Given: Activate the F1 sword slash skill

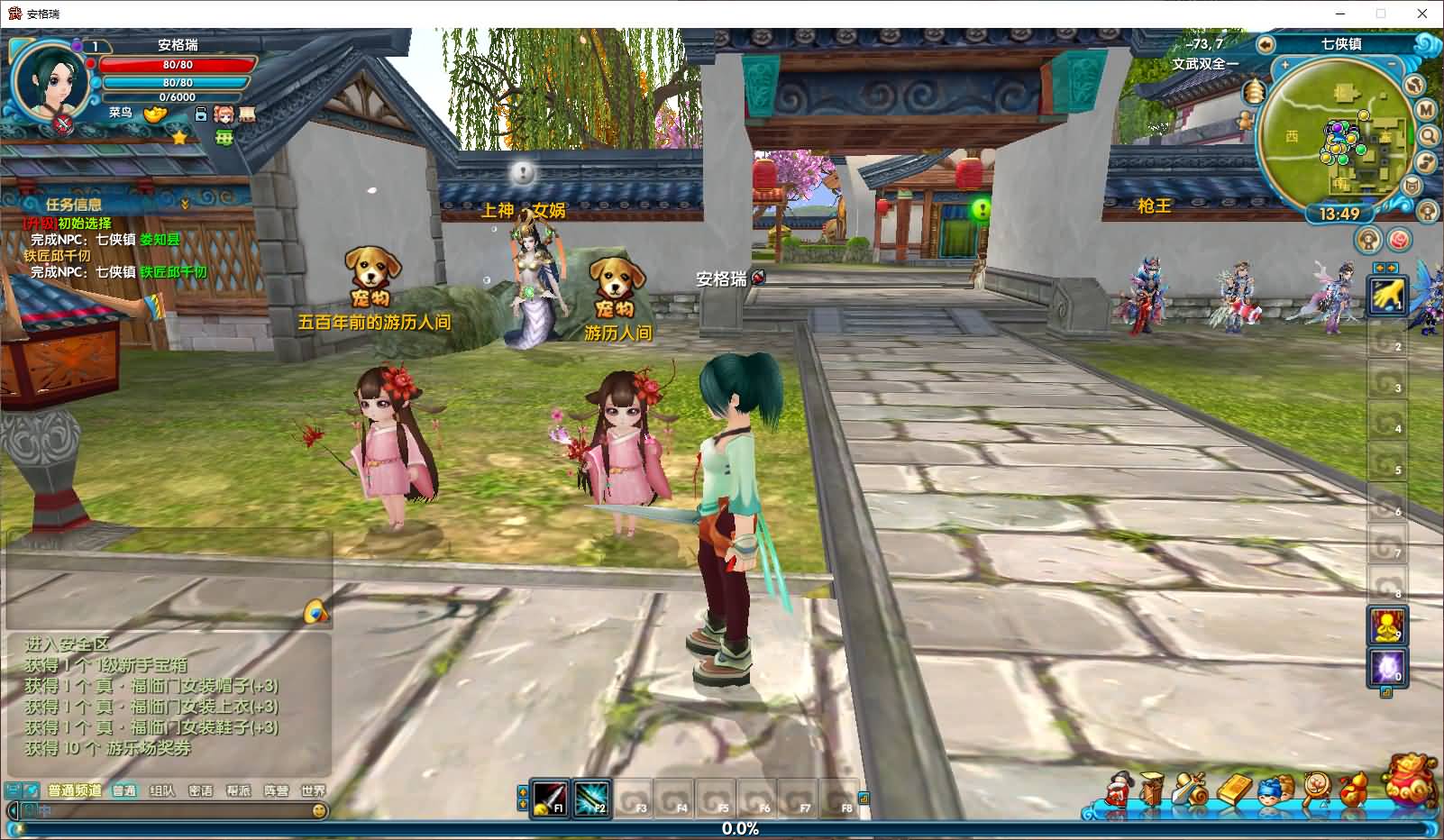Looking at the screenshot, I should tap(549, 798).
